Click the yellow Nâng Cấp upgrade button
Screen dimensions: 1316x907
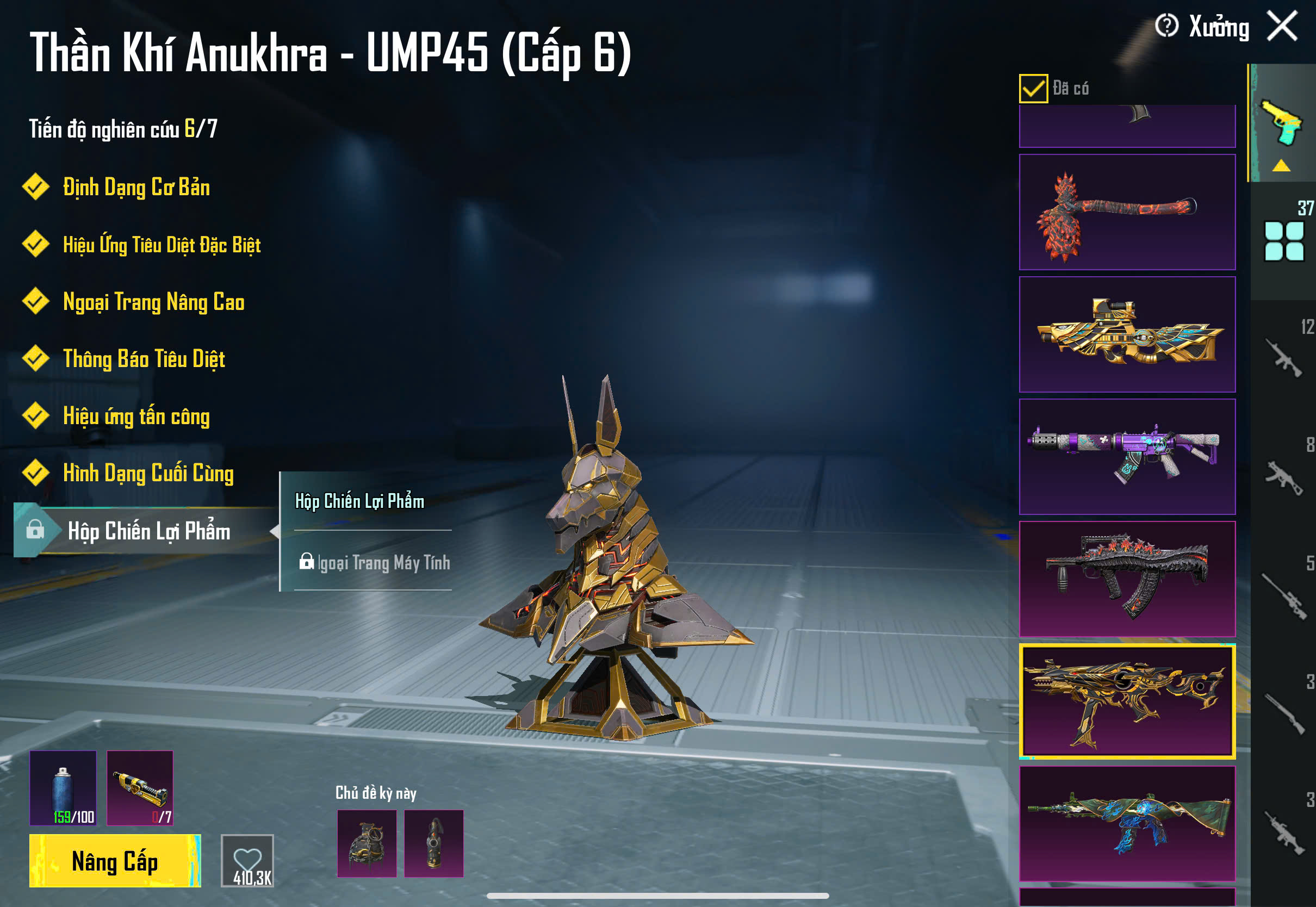pyautogui.click(x=115, y=860)
